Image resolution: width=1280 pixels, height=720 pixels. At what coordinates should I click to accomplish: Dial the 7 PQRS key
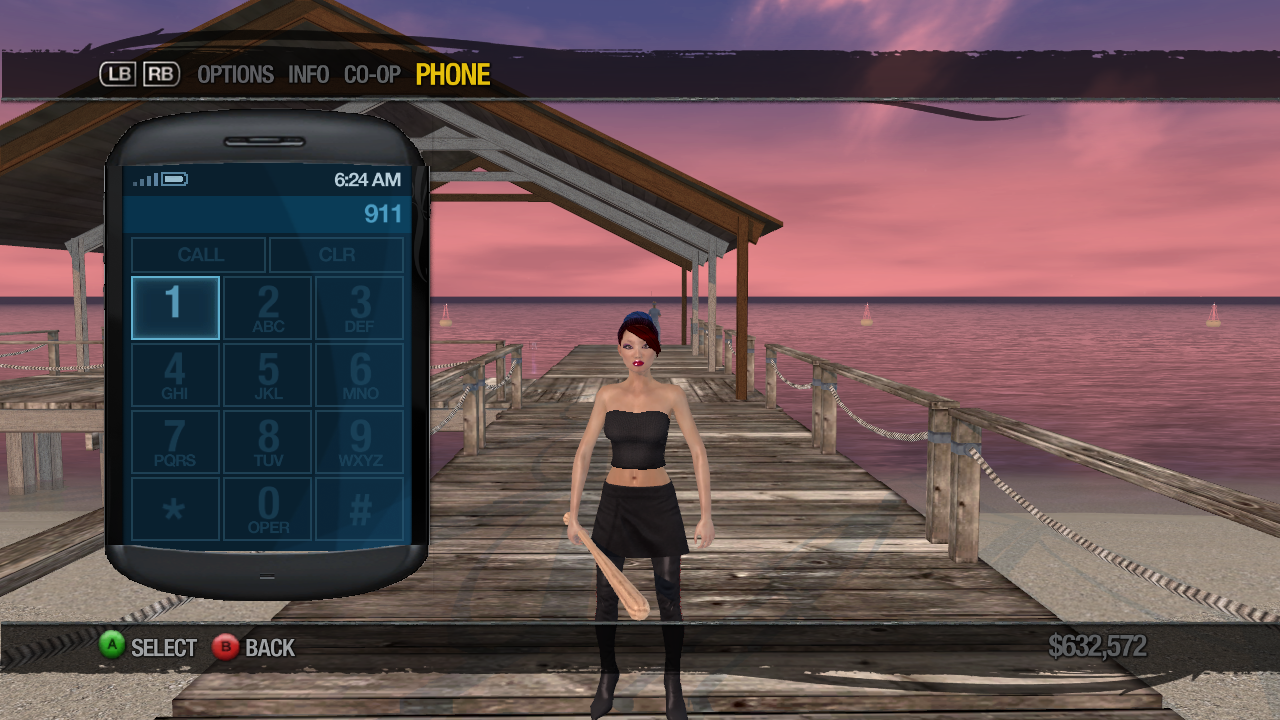click(x=175, y=442)
